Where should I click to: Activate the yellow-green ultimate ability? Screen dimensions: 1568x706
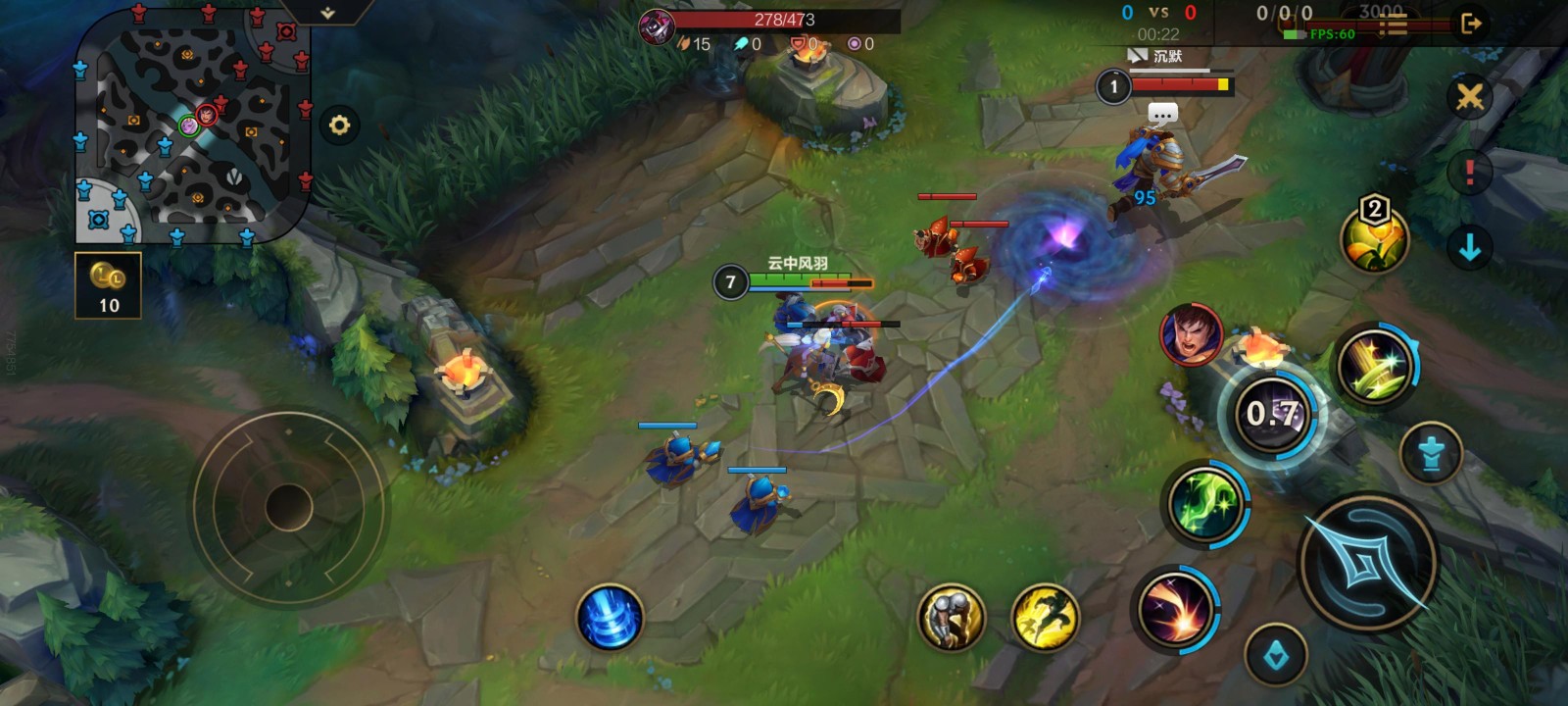[1375, 367]
